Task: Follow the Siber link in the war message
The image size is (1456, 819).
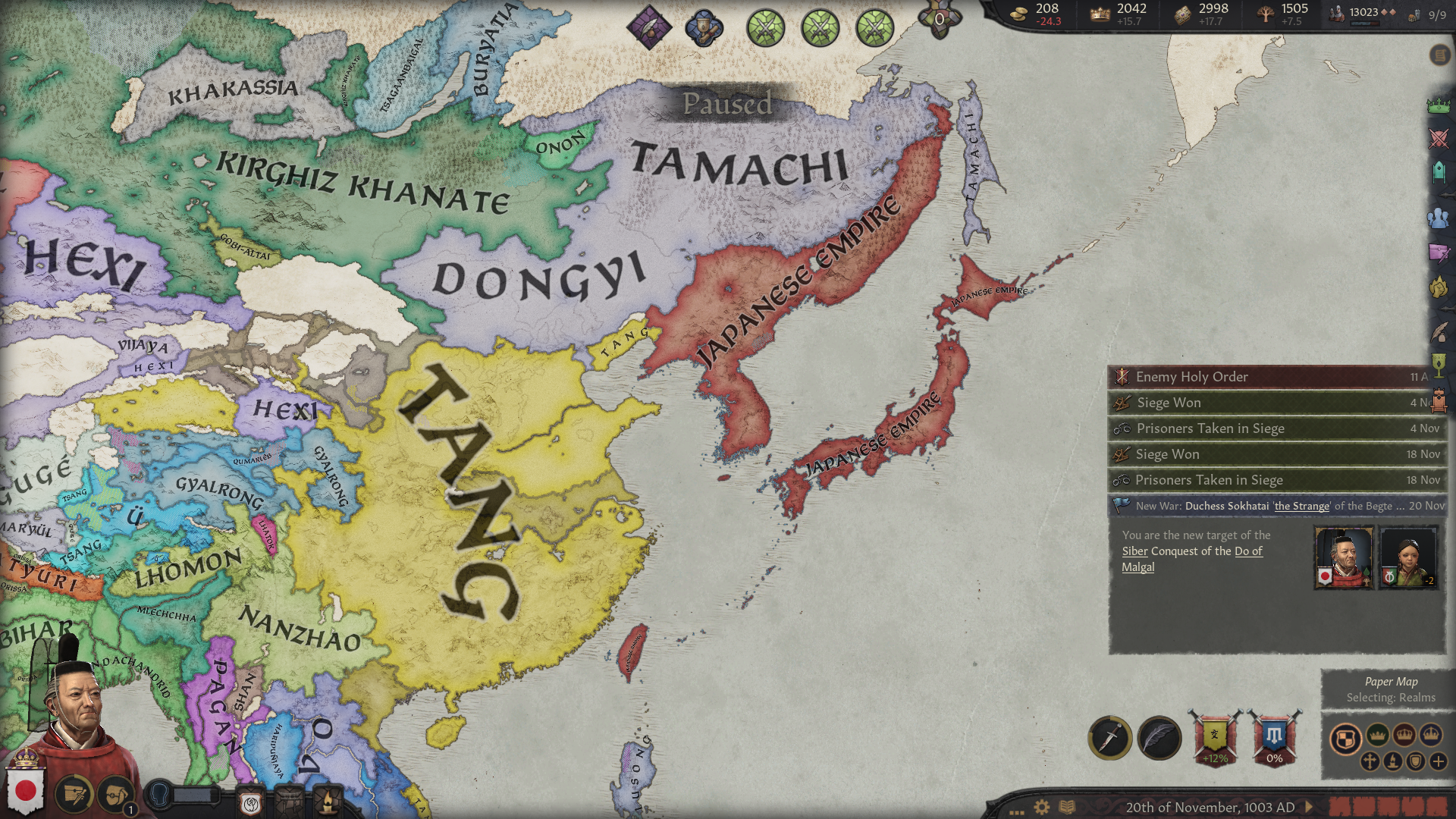Action: coord(1134,551)
